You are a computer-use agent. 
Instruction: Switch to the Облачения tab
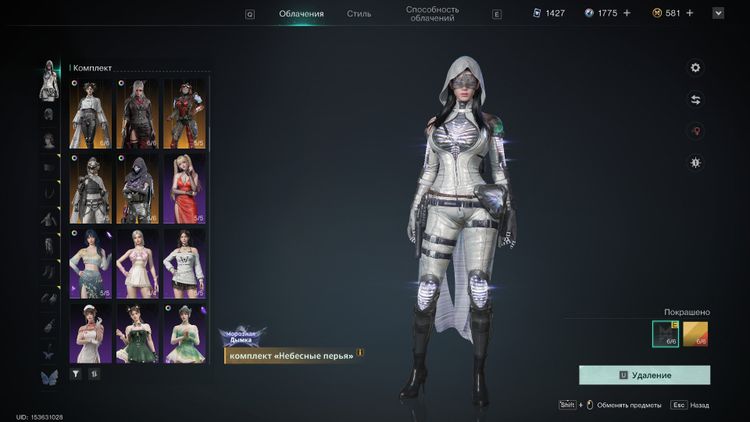click(301, 14)
